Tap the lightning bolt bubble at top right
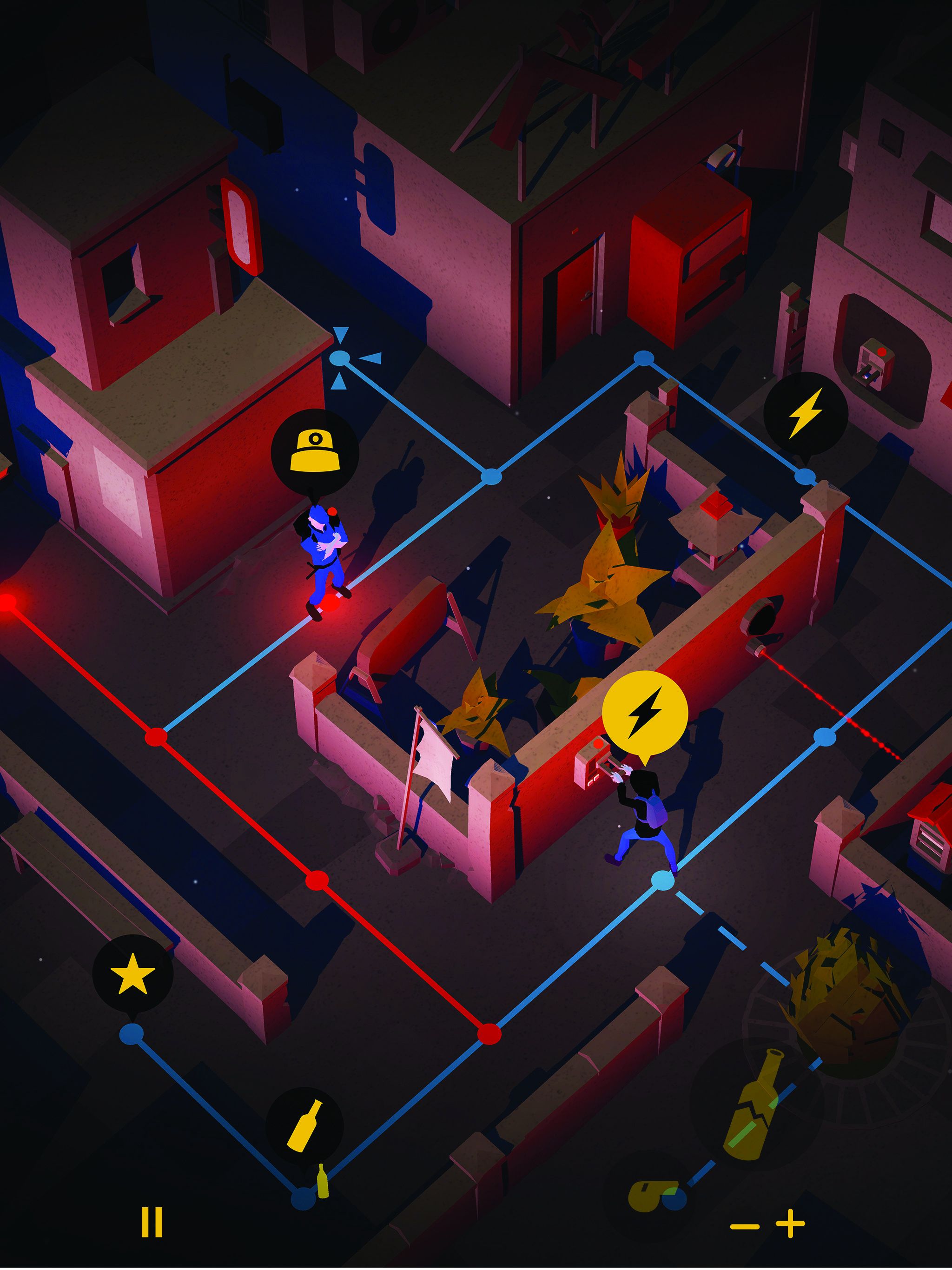Screen dimensions: 952x1270 [x=806, y=413]
